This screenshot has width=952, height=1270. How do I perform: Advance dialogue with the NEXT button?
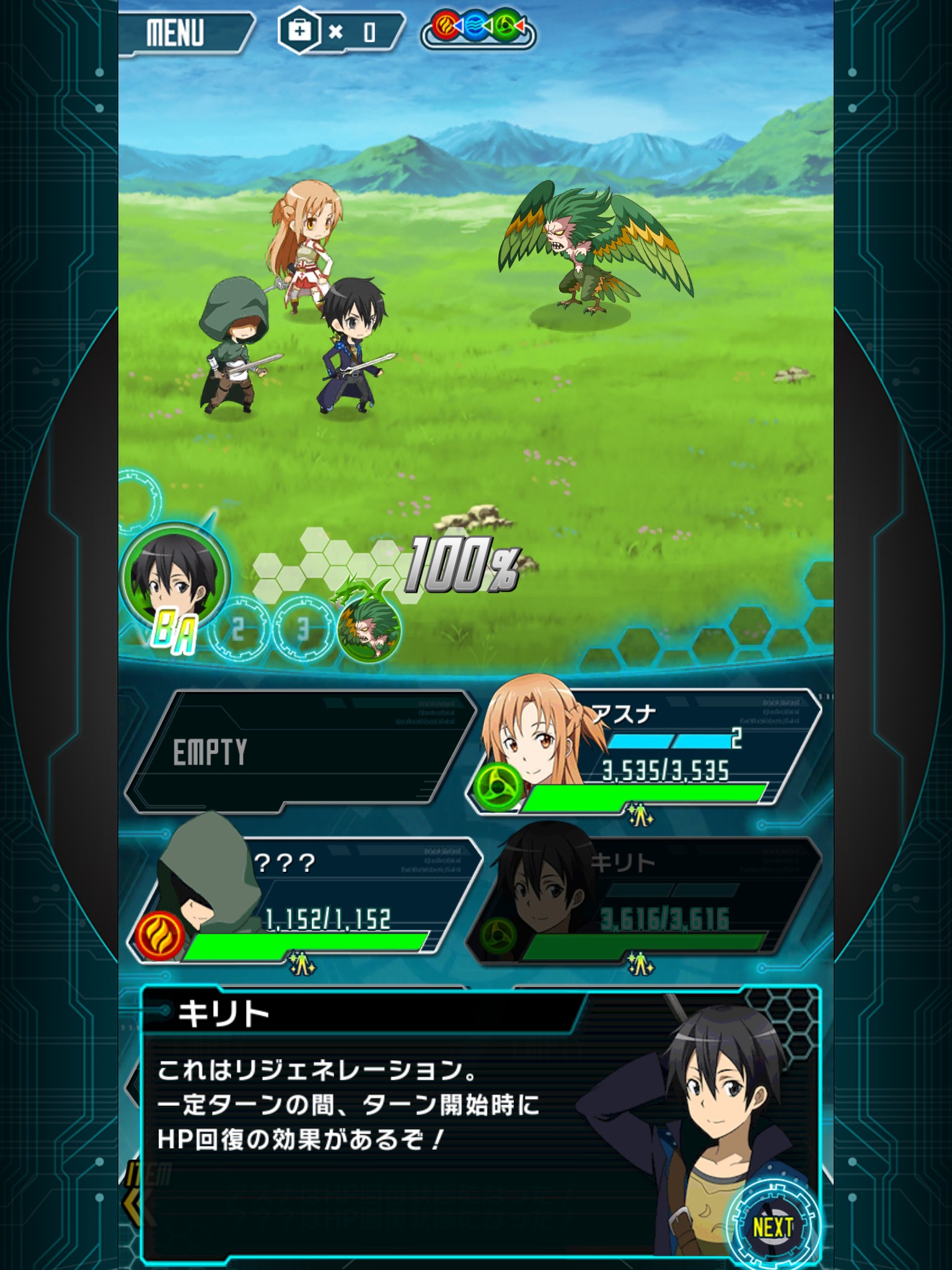click(772, 1225)
